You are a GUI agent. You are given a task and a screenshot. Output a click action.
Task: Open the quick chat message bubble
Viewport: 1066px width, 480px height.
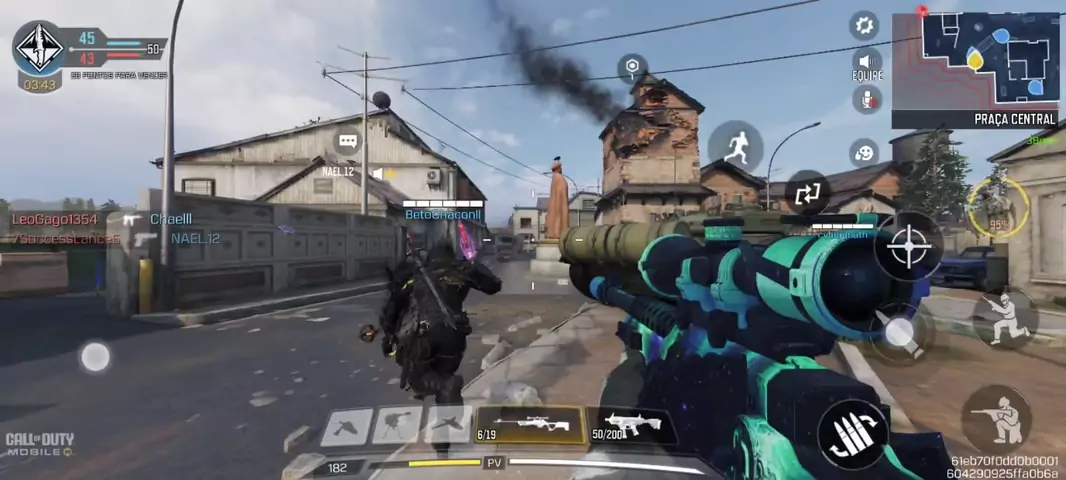(x=348, y=142)
